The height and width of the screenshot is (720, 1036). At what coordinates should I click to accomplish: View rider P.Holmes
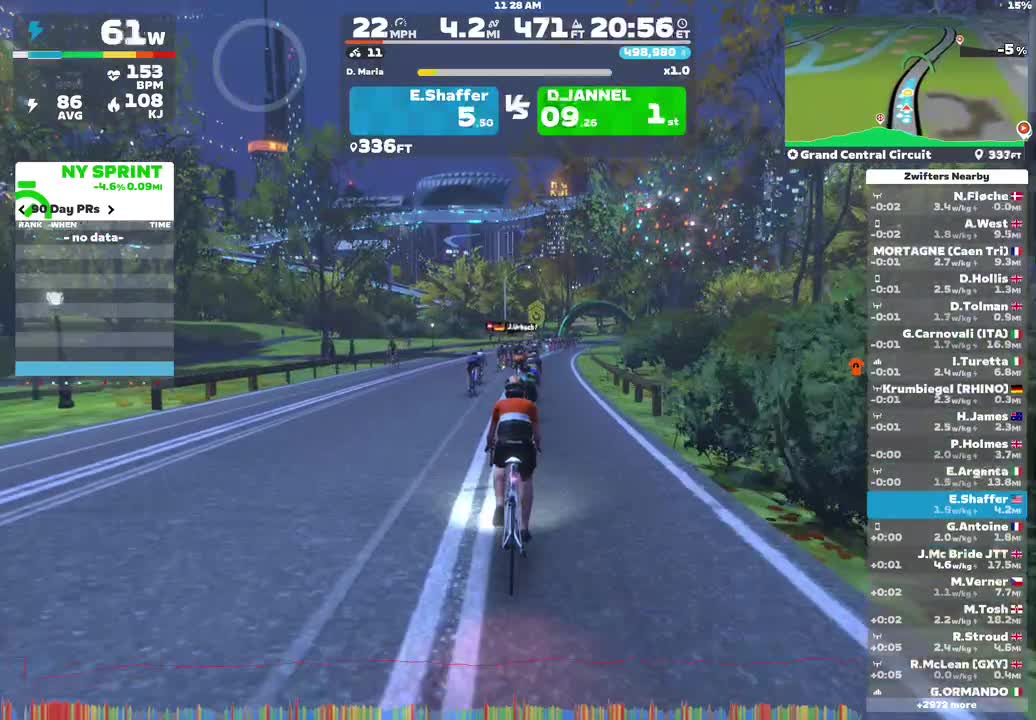946,449
